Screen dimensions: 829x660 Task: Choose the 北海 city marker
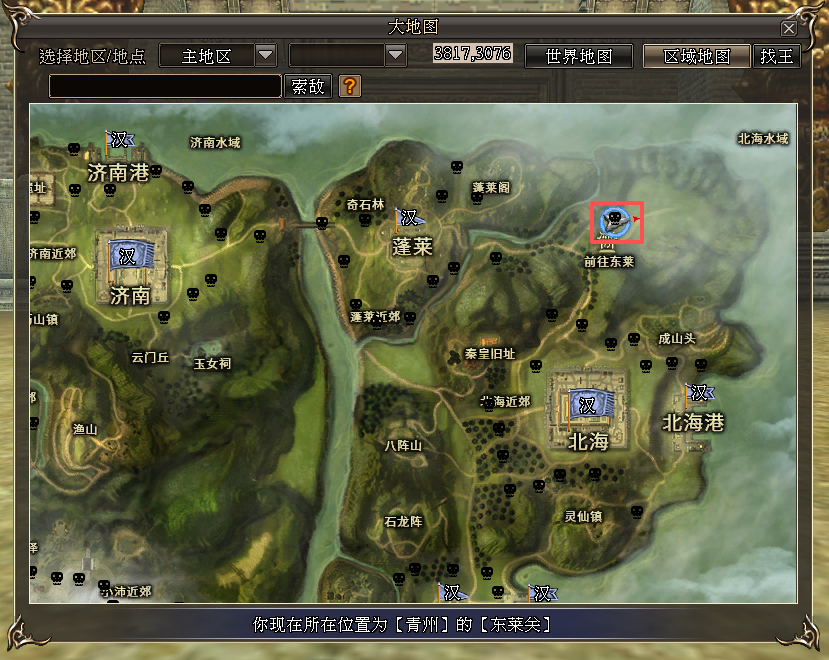(x=587, y=405)
